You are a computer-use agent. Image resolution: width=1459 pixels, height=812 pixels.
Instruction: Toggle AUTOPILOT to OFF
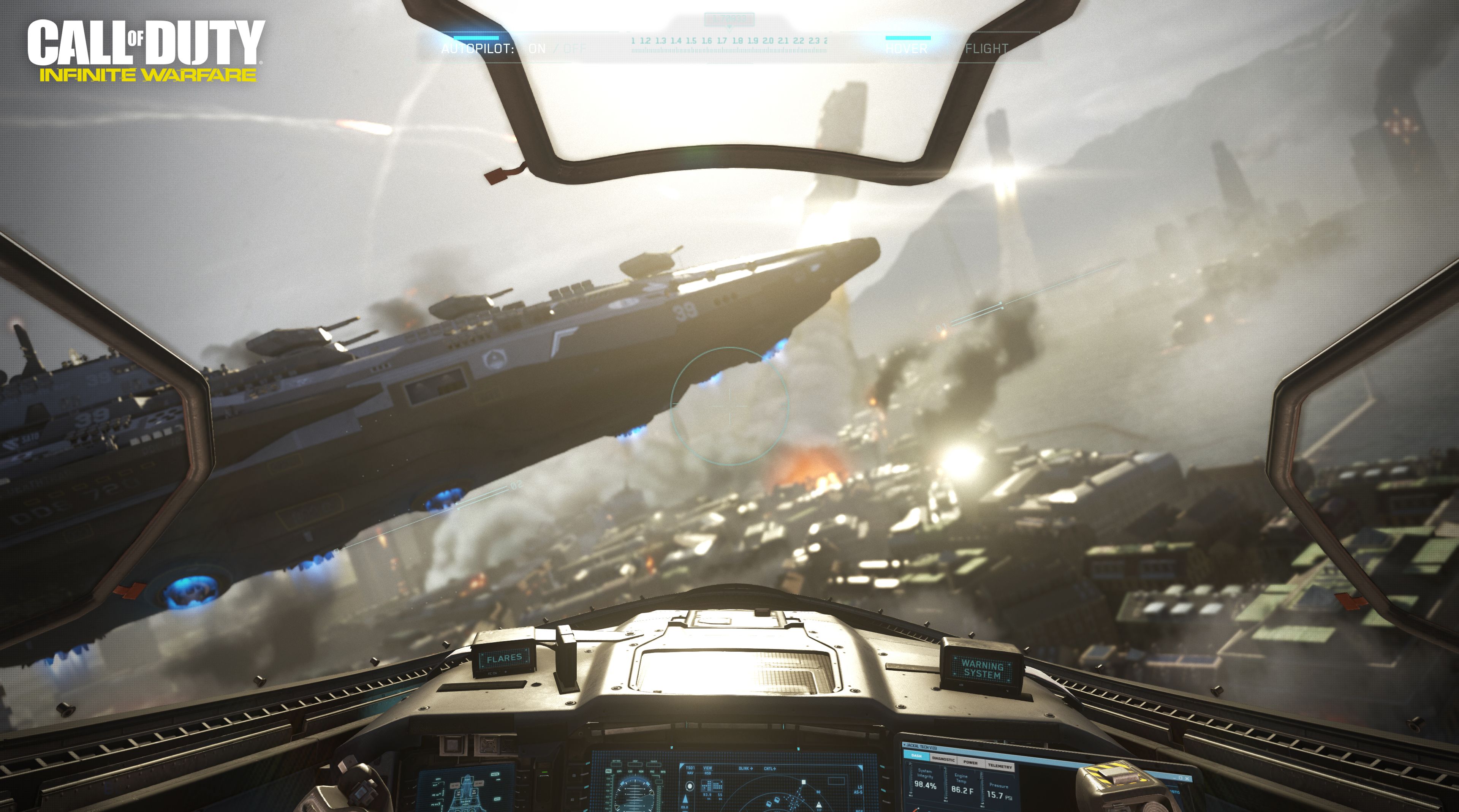pos(574,49)
